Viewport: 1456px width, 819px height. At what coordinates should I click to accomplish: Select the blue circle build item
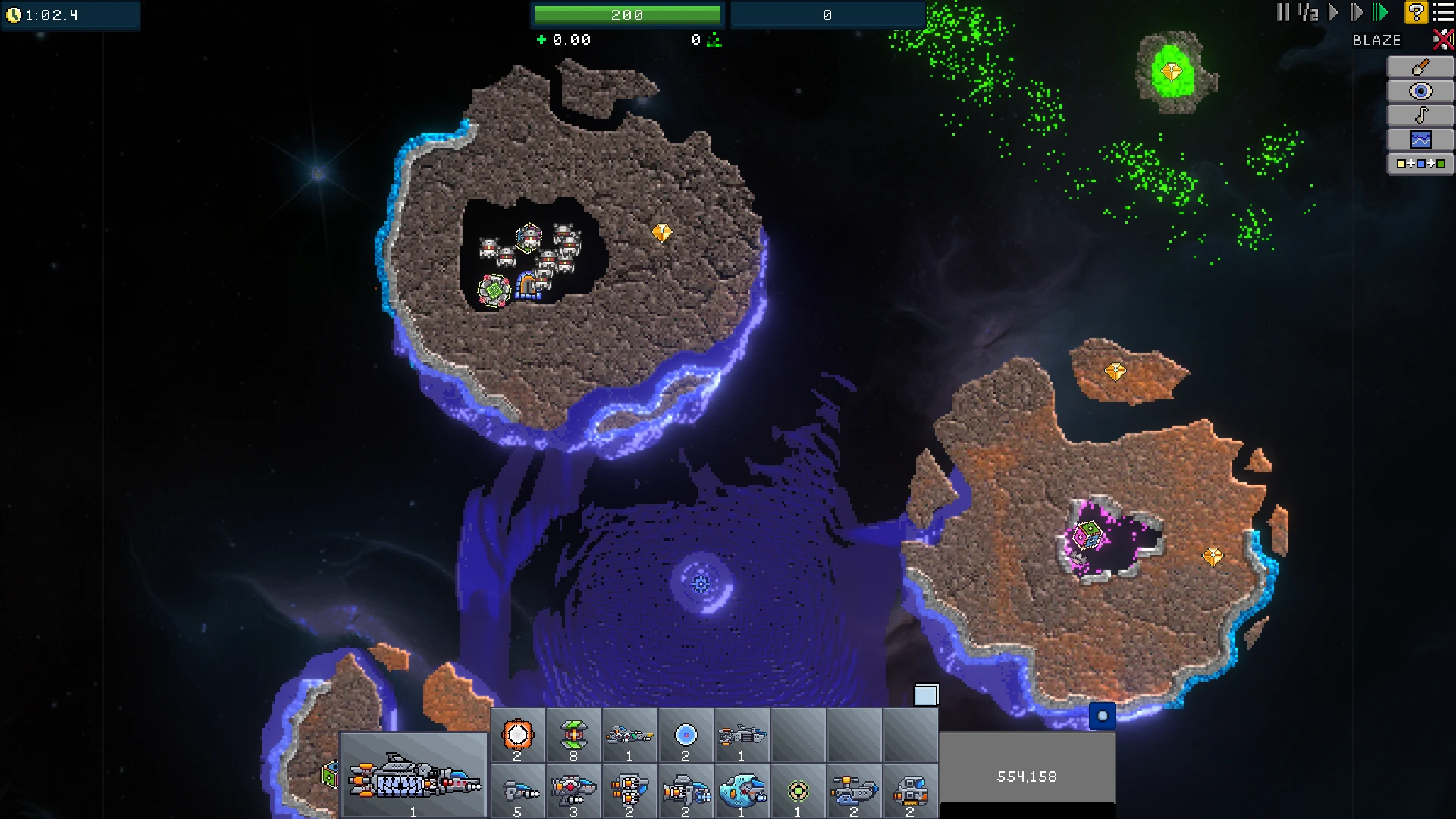pos(686,735)
